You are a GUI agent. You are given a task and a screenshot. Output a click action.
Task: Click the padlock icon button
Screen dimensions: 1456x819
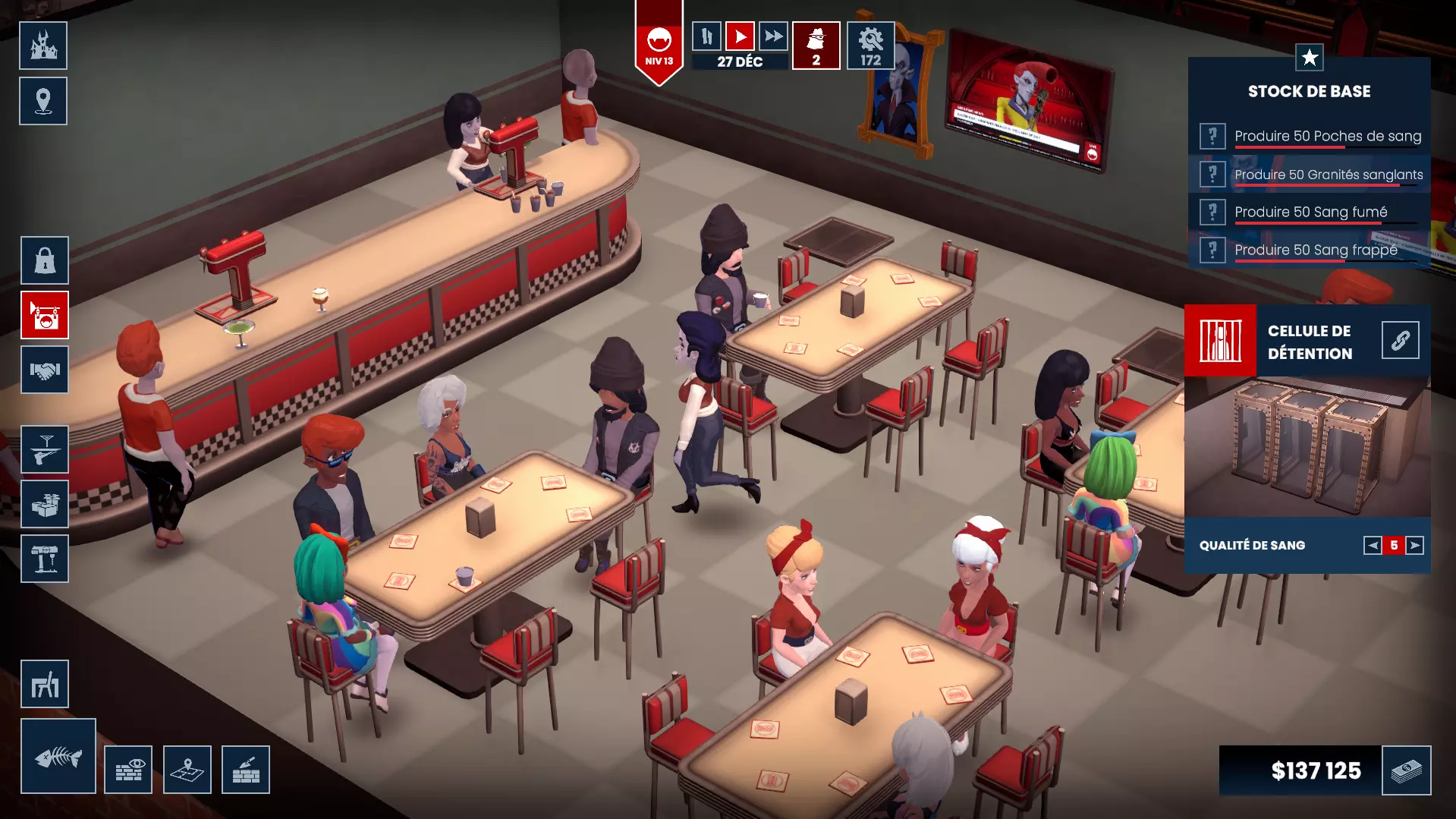point(45,260)
